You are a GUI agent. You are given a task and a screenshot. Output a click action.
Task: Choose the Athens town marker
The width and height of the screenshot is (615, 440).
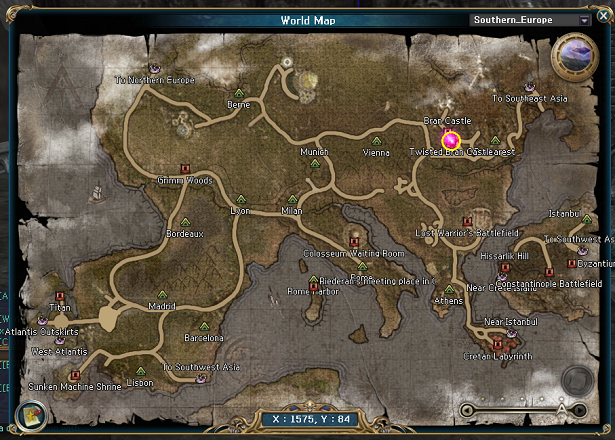(x=449, y=288)
